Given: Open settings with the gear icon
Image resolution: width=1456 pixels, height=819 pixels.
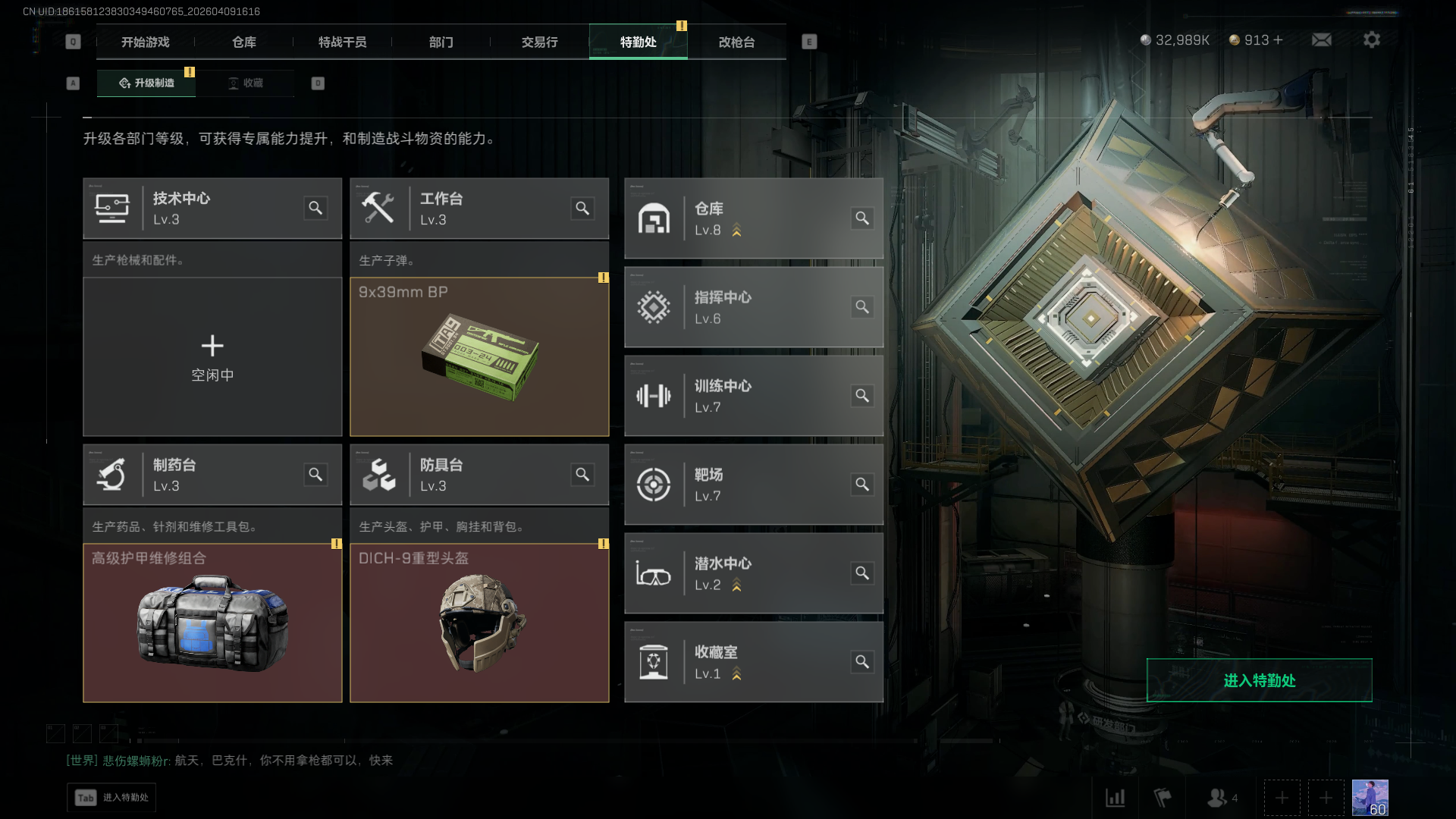Looking at the screenshot, I should [x=1371, y=39].
